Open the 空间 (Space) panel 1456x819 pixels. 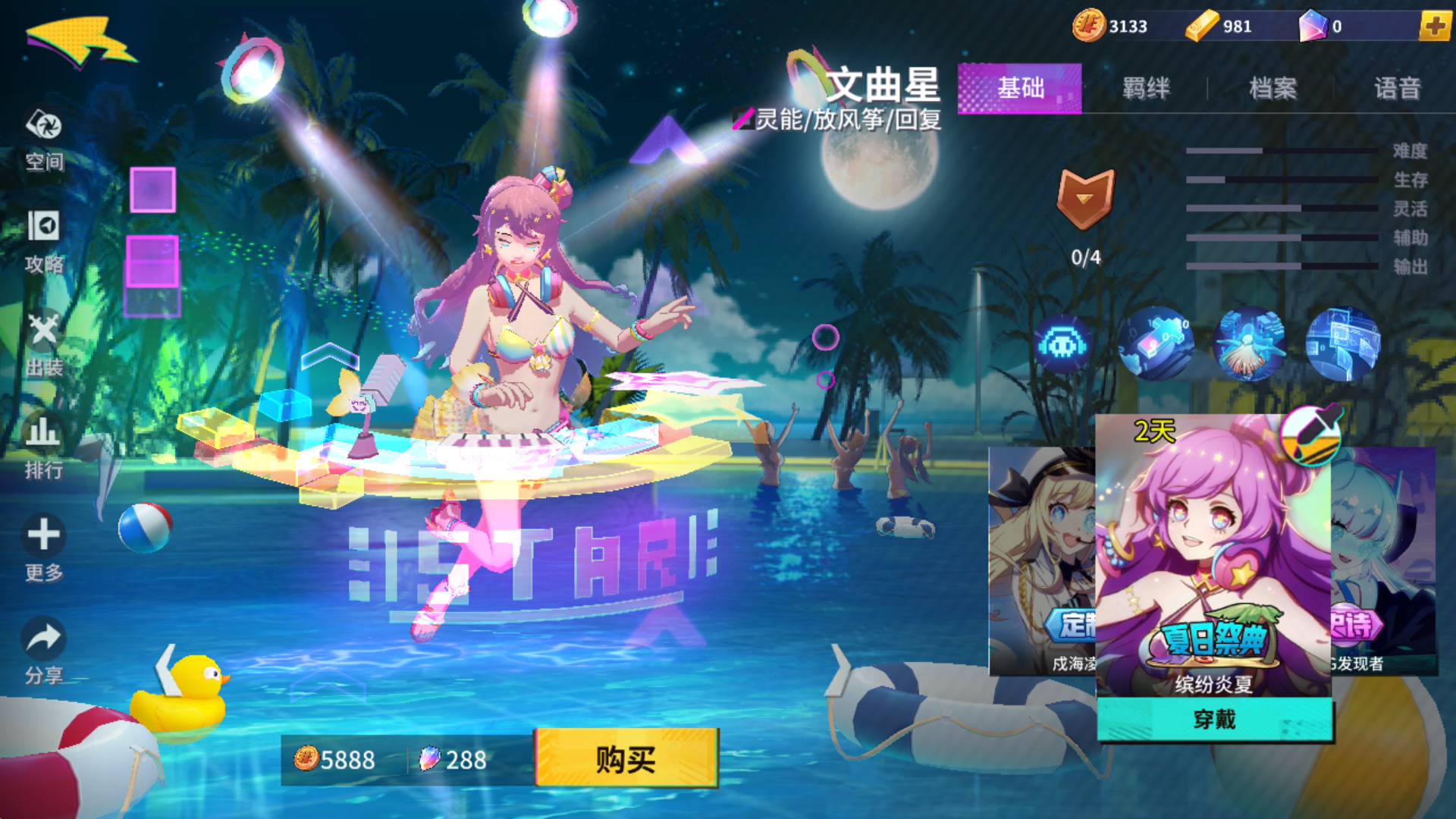pyautogui.click(x=43, y=140)
